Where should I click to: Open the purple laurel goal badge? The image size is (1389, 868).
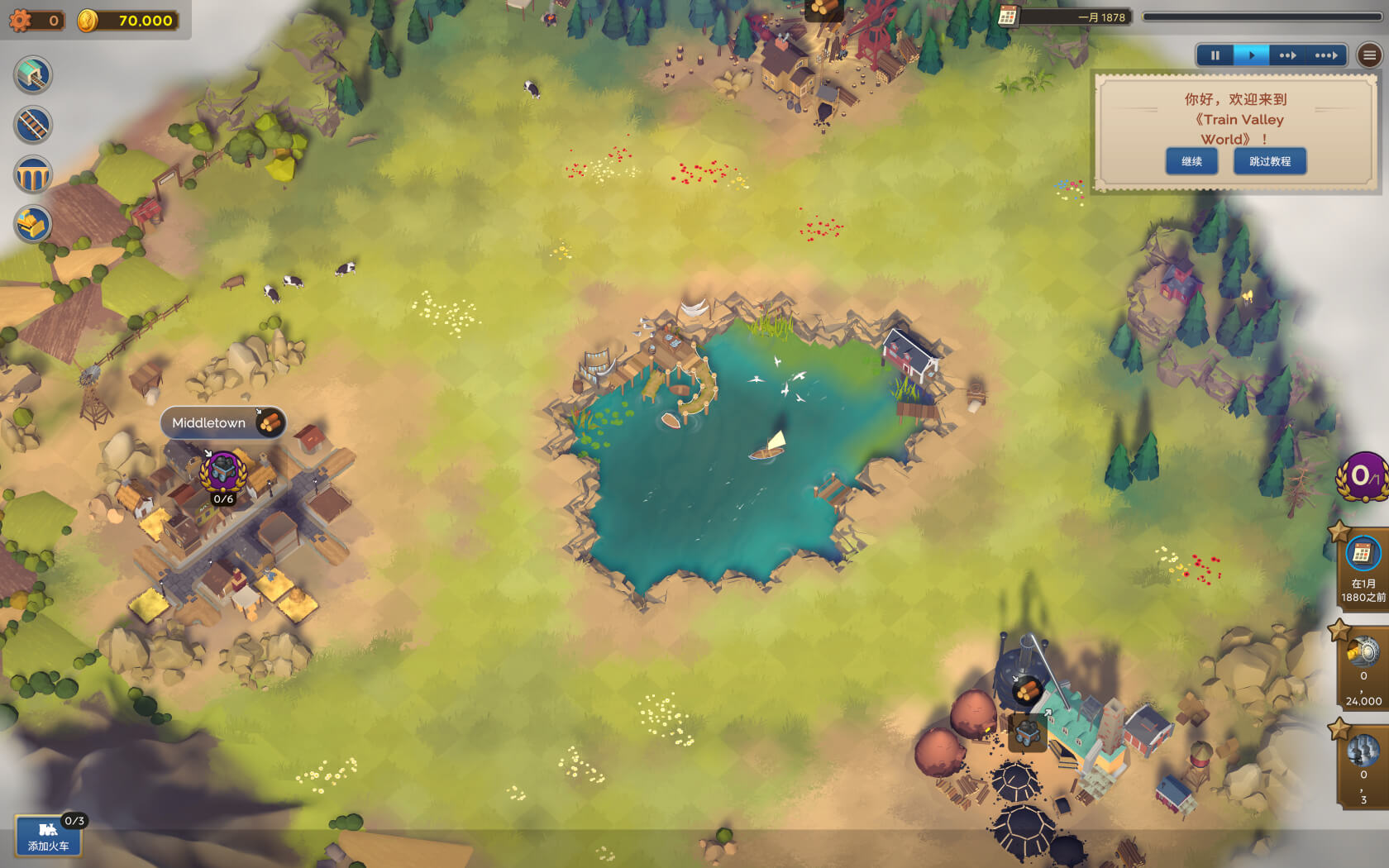1362,476
